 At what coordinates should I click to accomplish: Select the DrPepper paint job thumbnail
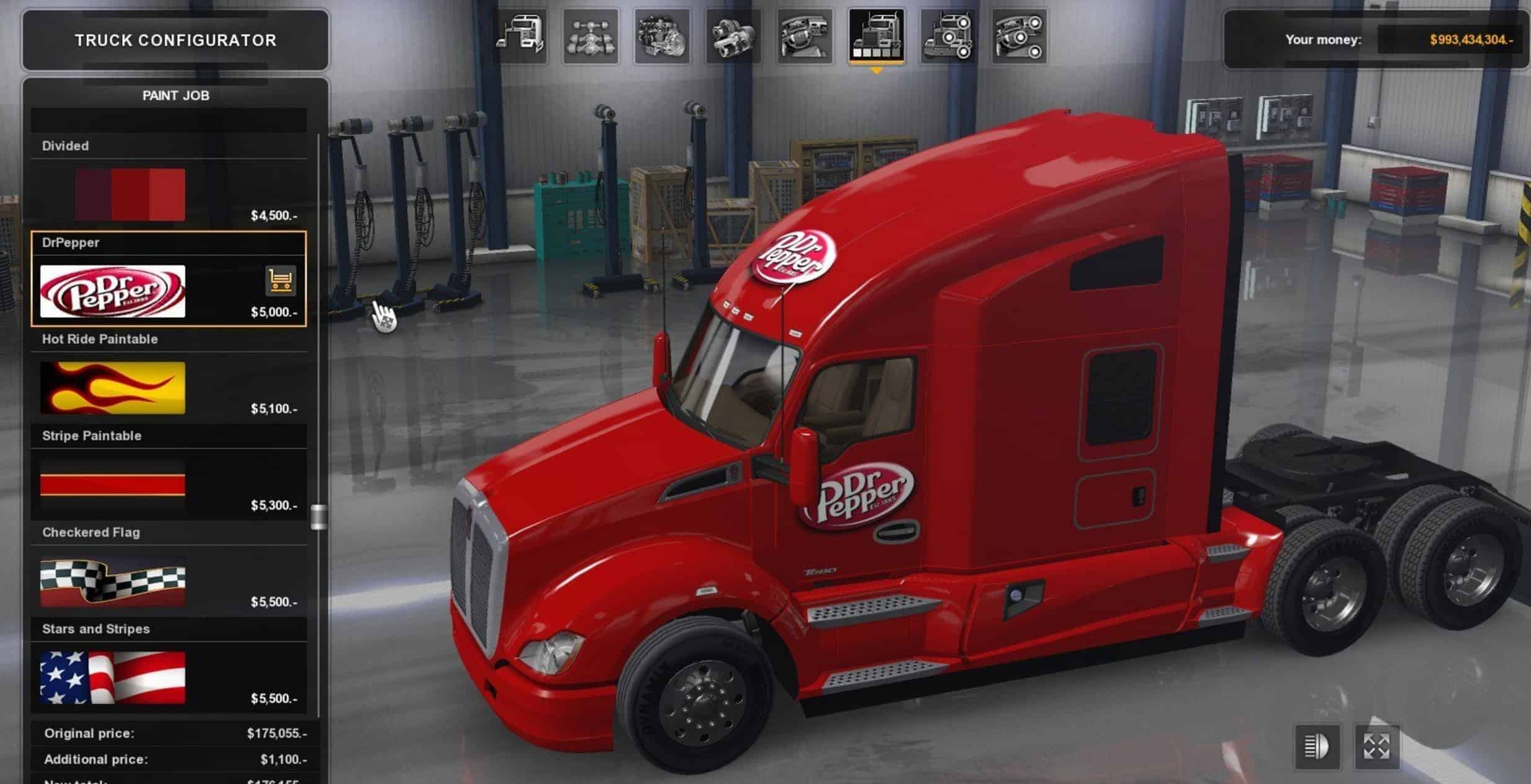tap(113, 291)
